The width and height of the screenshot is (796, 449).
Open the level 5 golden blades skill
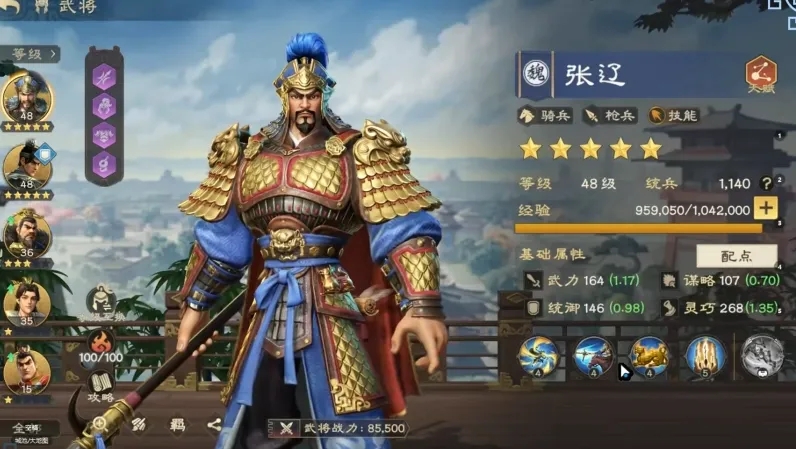[x=705, y=358]
